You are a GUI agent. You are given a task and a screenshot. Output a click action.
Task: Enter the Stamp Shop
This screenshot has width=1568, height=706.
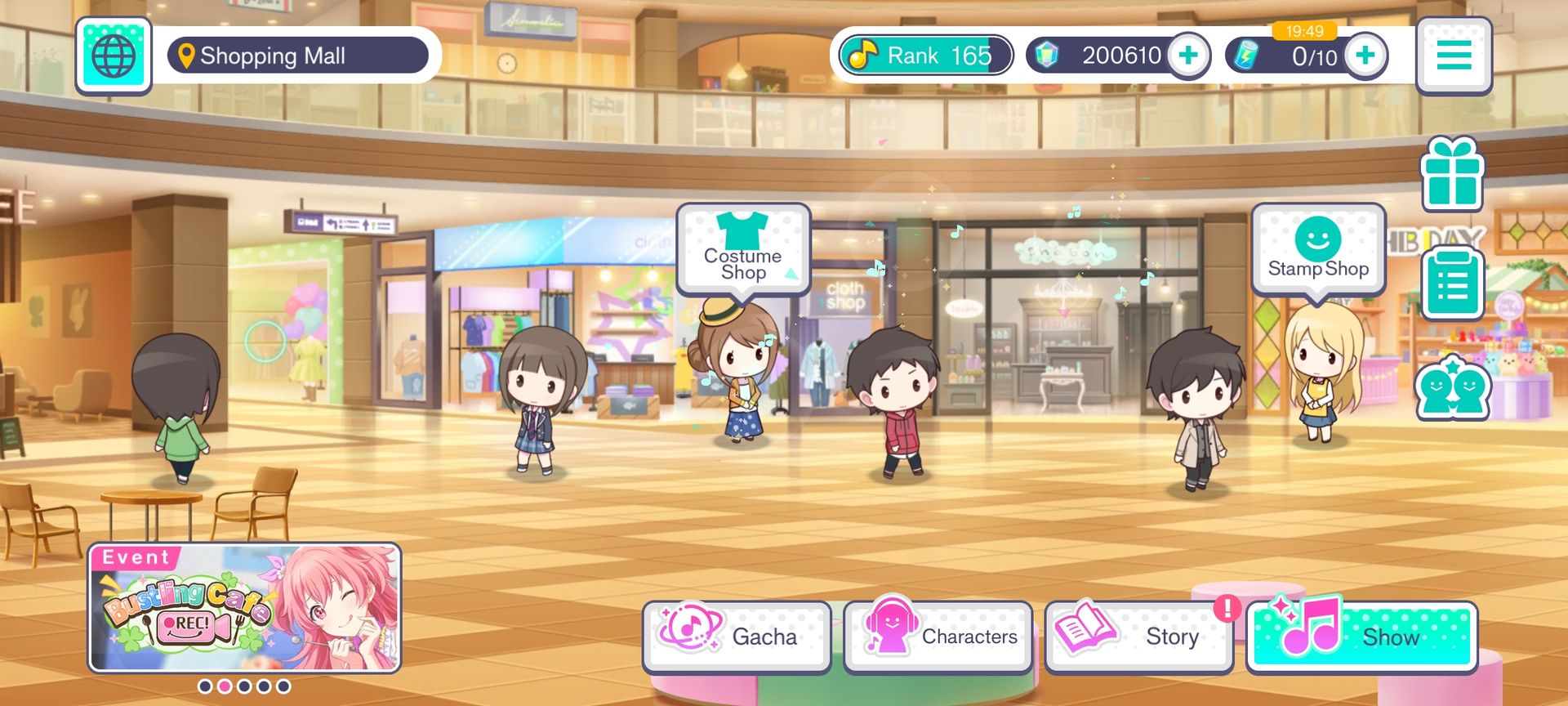click(x=1317, y=248)
